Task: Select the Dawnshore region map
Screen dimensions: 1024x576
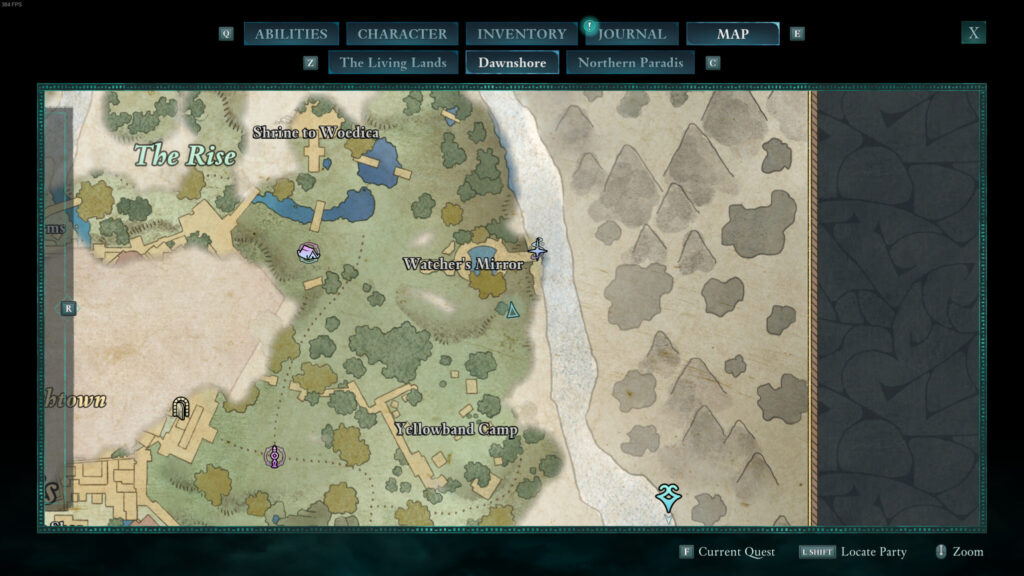Action: coord(512,63)
